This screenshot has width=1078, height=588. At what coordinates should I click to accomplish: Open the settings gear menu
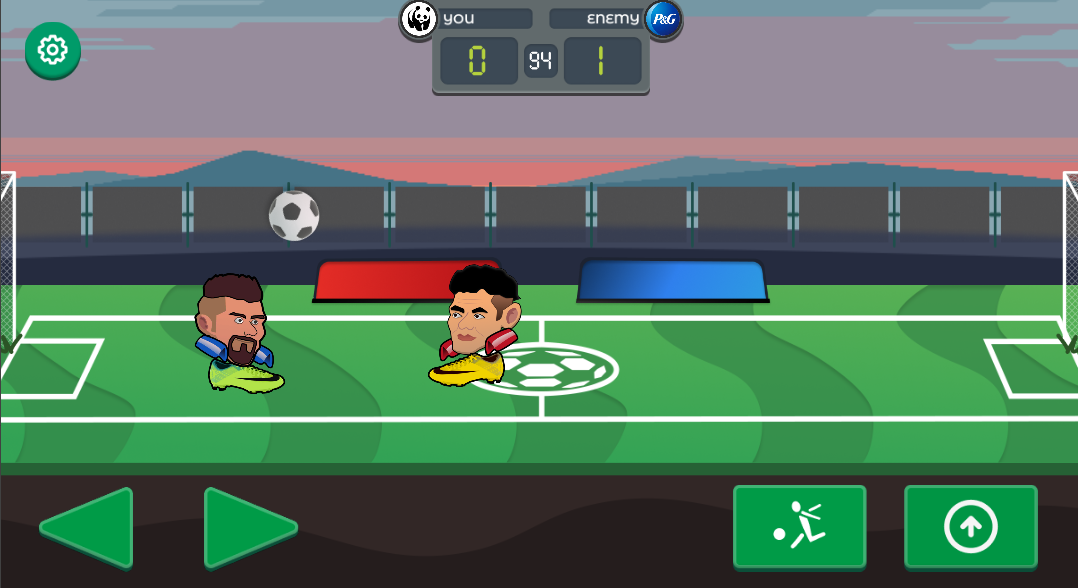click(x=52, y=49)
